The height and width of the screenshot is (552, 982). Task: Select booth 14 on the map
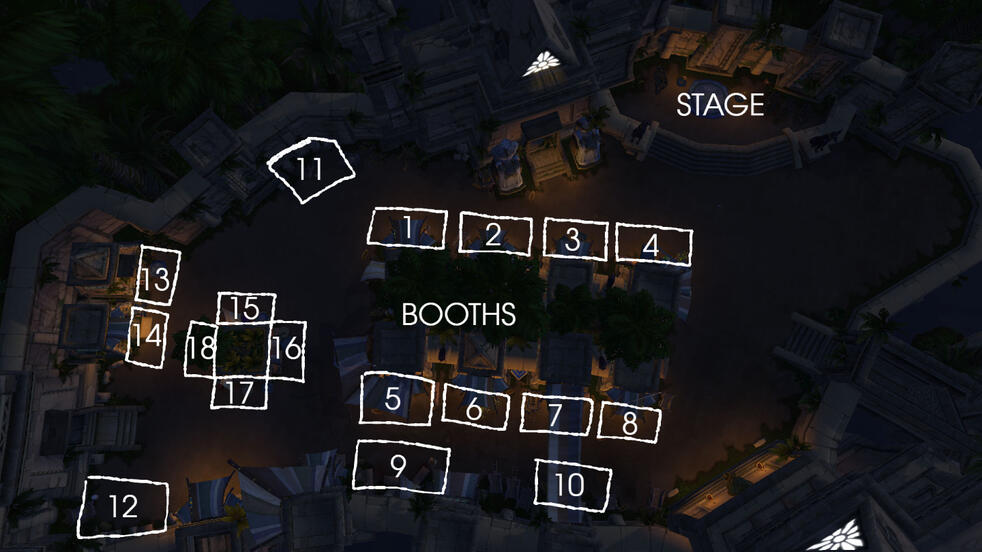coord(146,337)
